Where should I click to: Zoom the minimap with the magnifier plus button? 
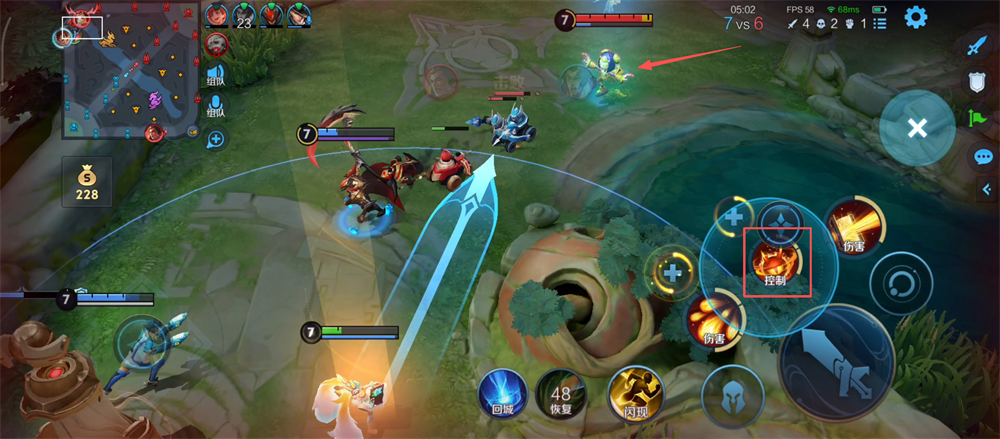pyautogui.click(x=216, y=139)
